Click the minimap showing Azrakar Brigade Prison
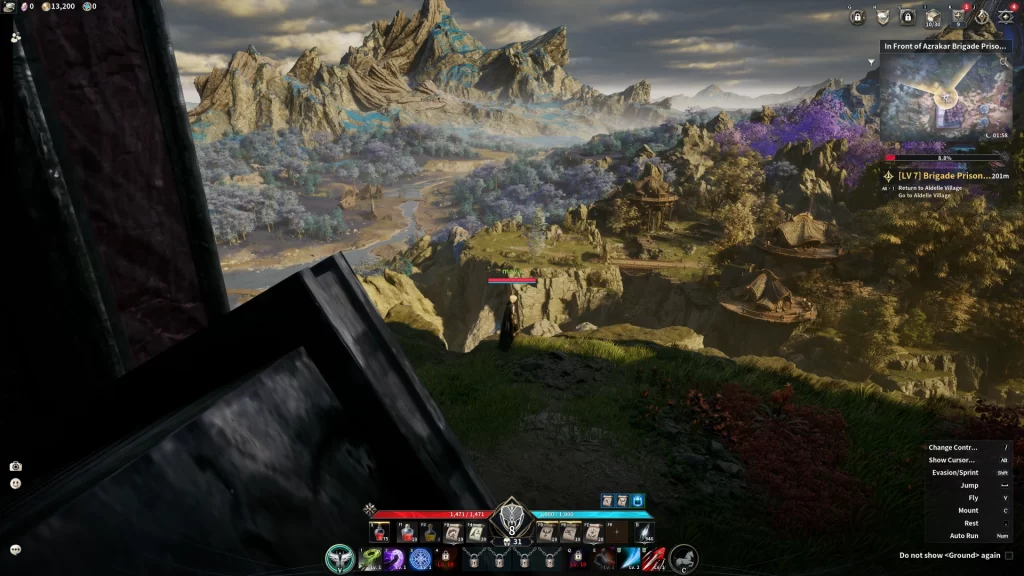The image size is (1024, 576). pos(944,96)
